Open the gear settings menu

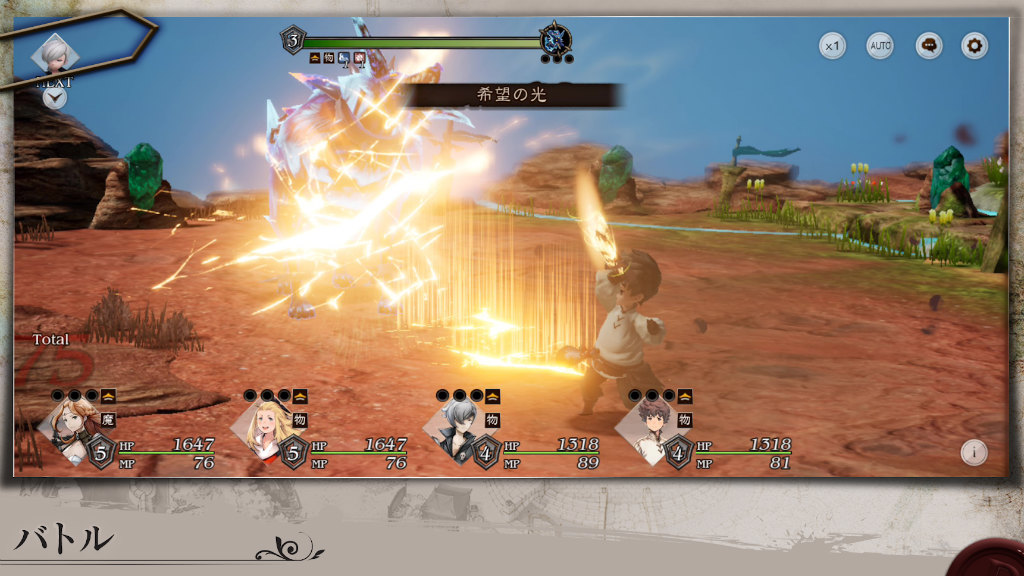pyautogui.click(x=975, y=45)
